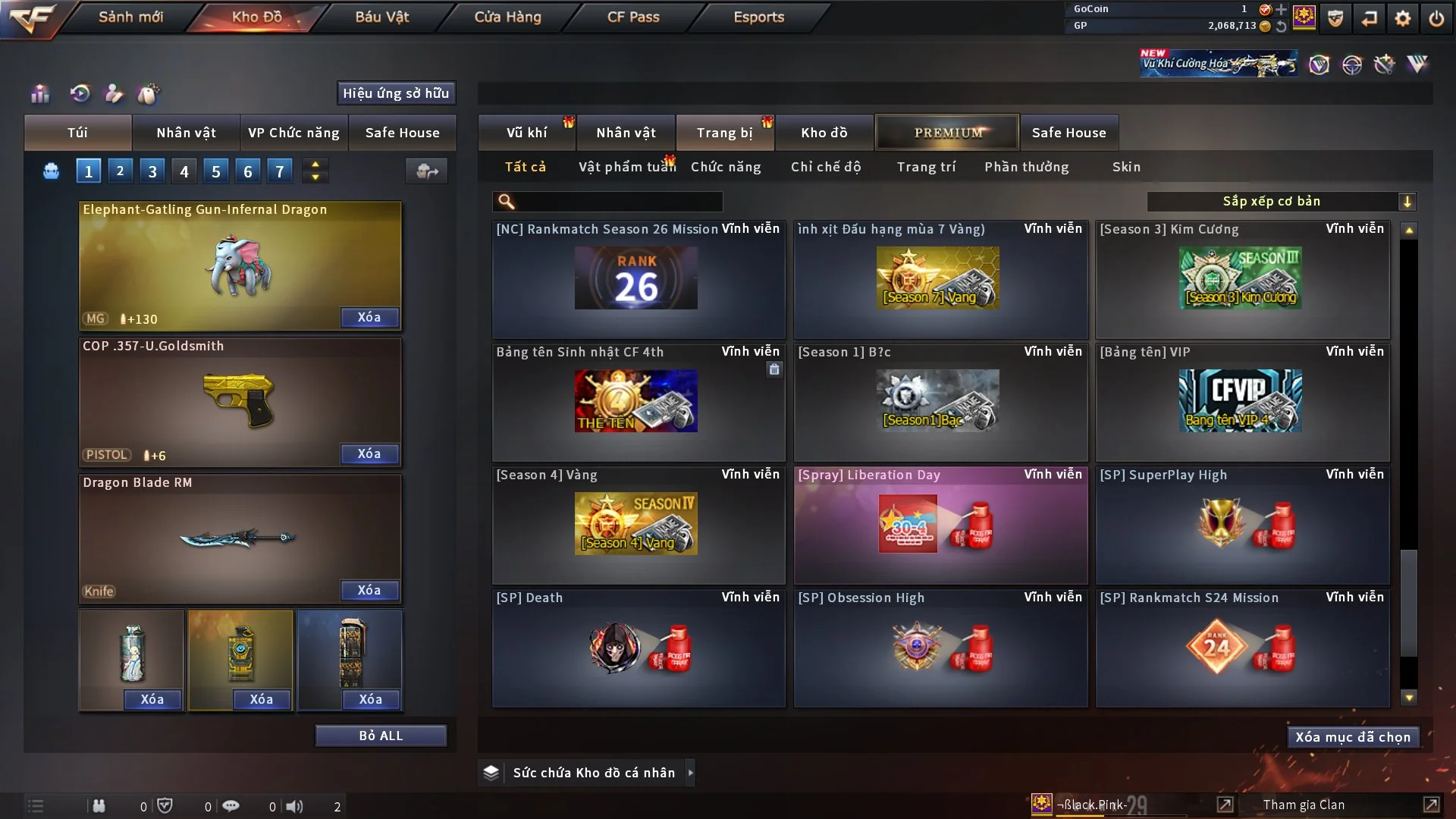This screenshot has width=1456, height=819.
Task: Choose bag slot number 3
Action: point(152,171)
